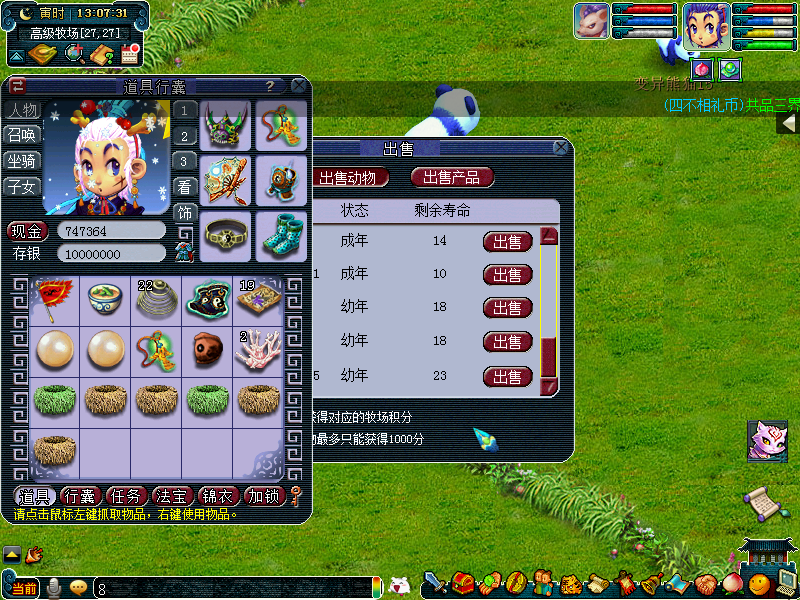Switch to 出售动物 tab
This screenshot has height=600, width=800.
coord(347,177)
